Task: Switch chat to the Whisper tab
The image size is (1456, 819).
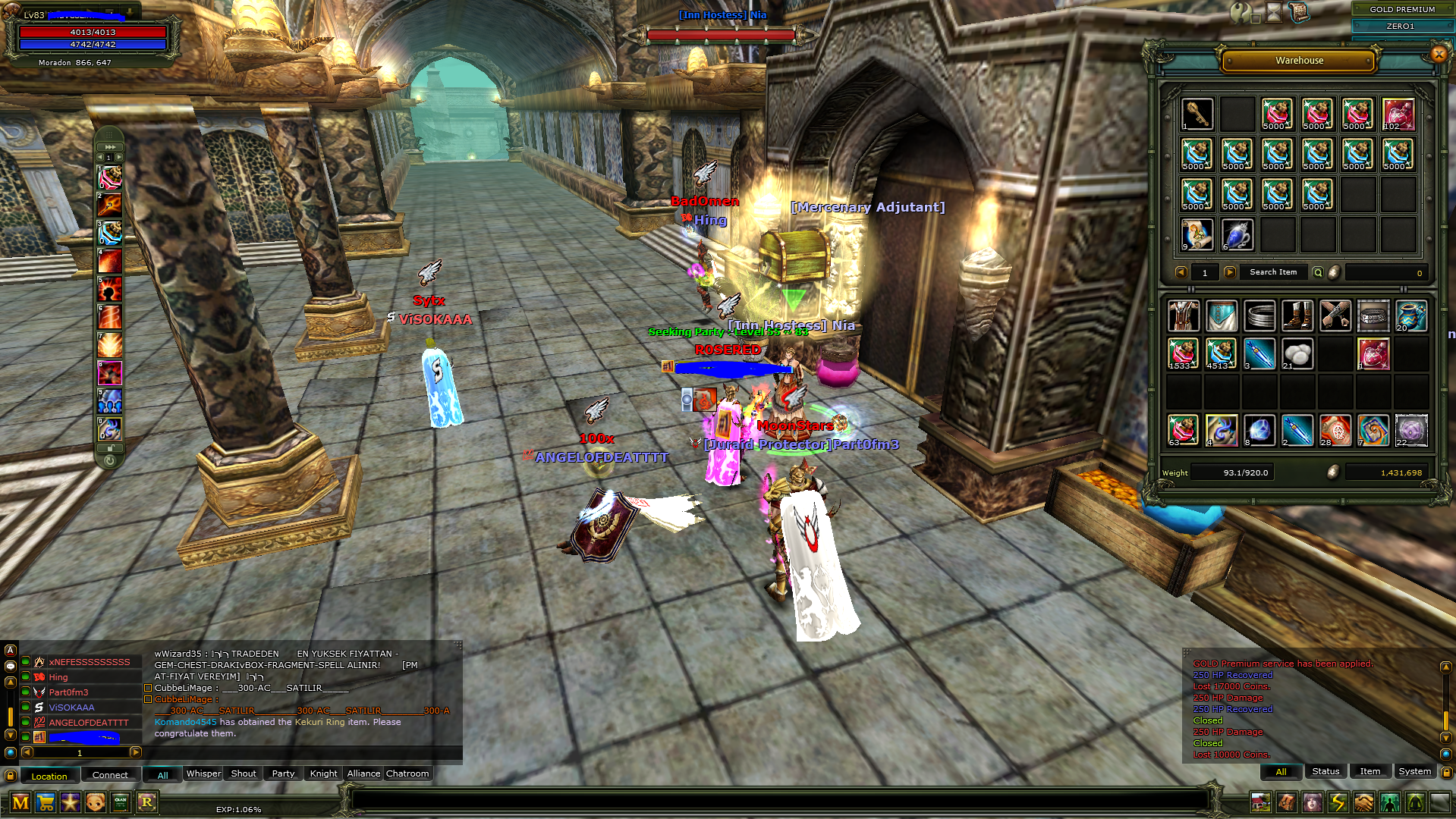Action: (203, 773)
